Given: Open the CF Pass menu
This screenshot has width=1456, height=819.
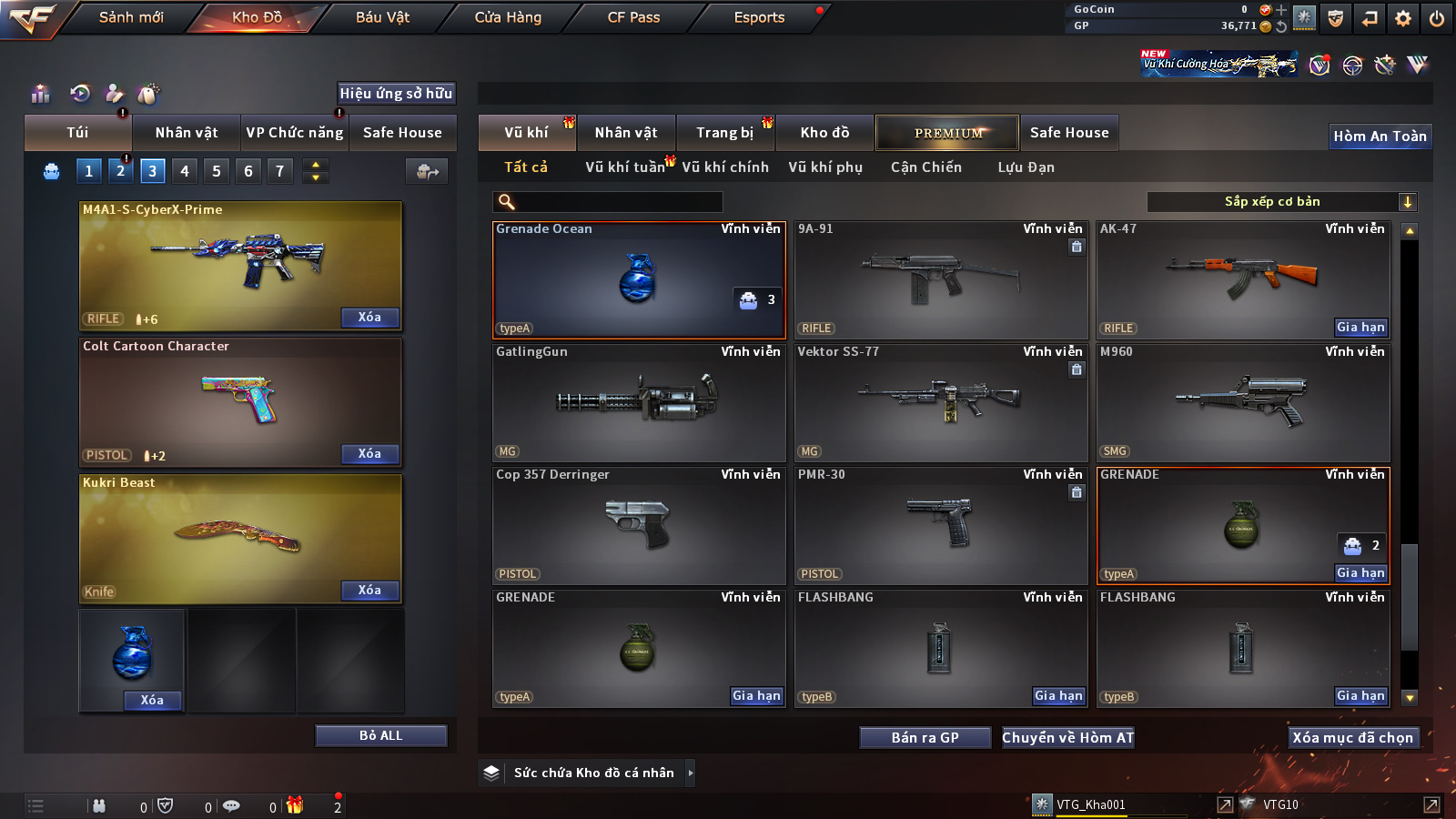Looking at the screenshot, I should (633, 17).
